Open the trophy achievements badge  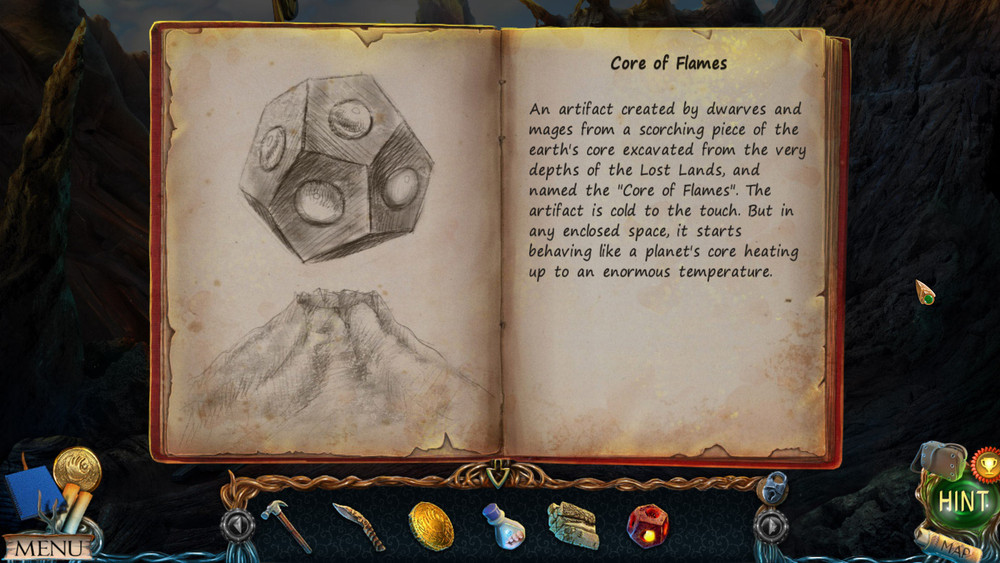[985, 464]
